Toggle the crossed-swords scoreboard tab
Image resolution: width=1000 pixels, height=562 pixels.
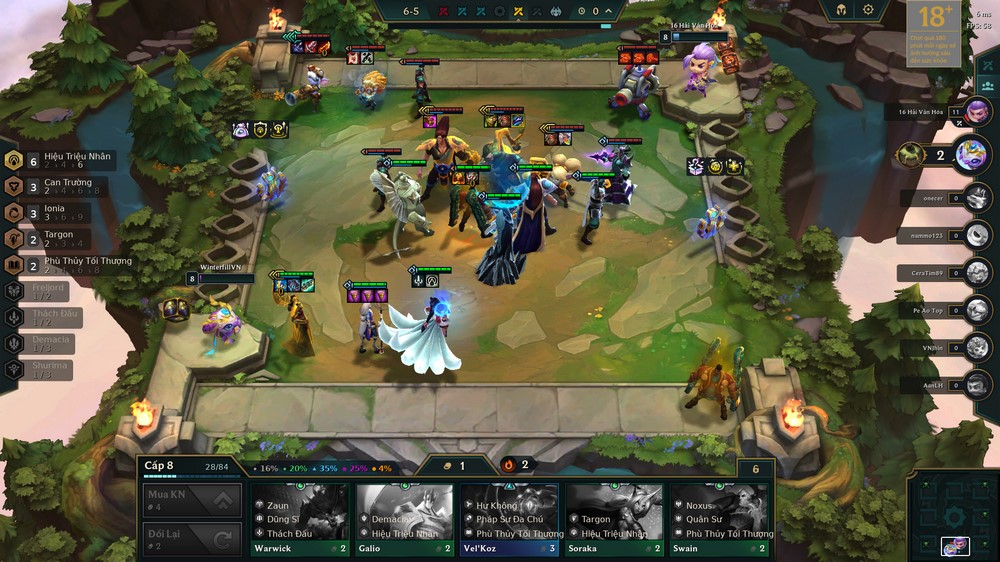(x=988, y=66)
